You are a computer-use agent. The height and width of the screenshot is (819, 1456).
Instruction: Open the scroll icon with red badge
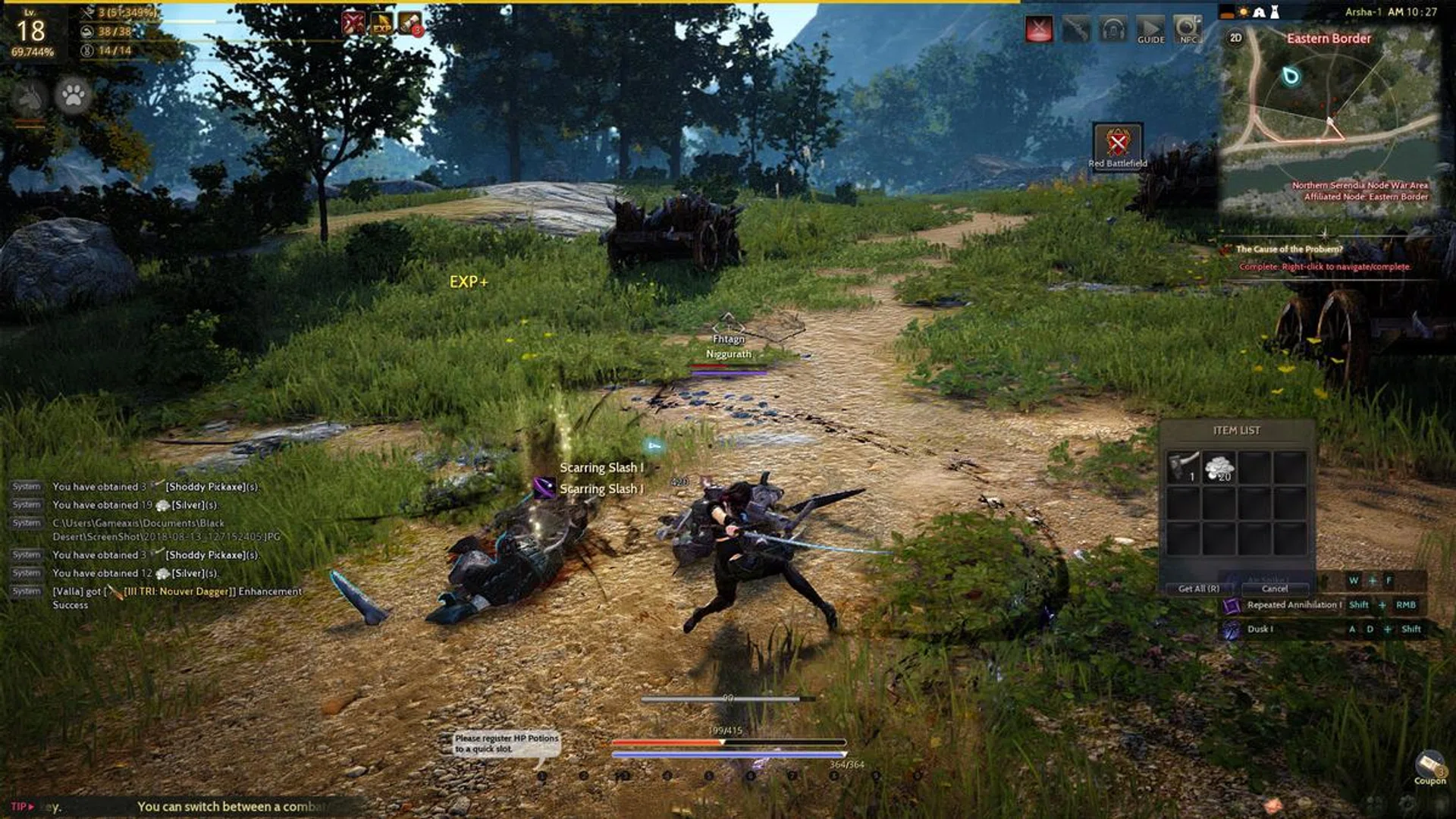pos(410,24)
